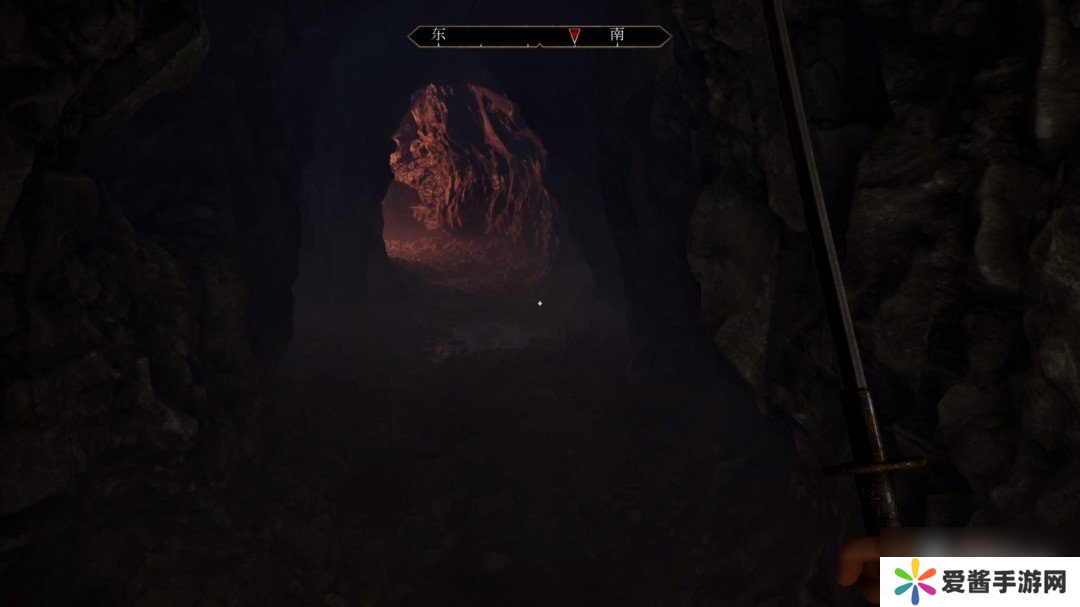Select the 南 south label on the compass
Viewport: 1080px width, 607px height.
(617, 35)
